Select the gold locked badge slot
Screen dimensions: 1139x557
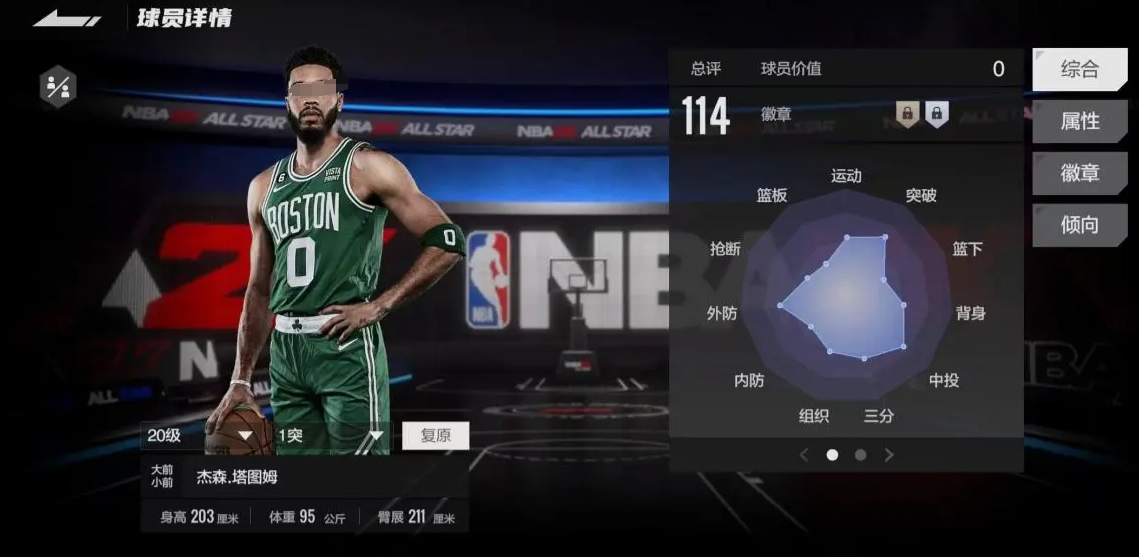[x=907, y=114]
